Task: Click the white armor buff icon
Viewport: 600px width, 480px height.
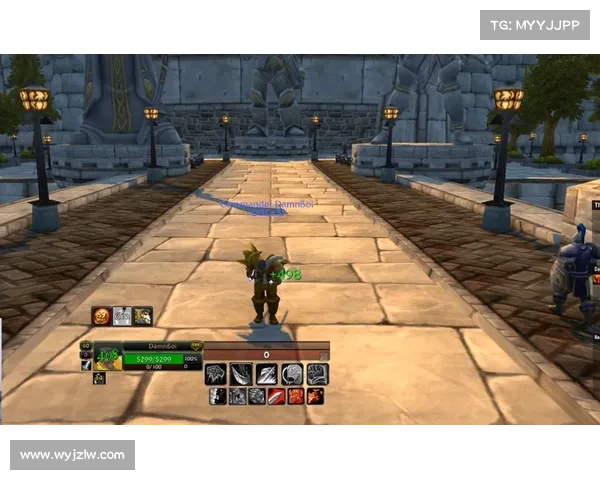Action: point(122,316)
